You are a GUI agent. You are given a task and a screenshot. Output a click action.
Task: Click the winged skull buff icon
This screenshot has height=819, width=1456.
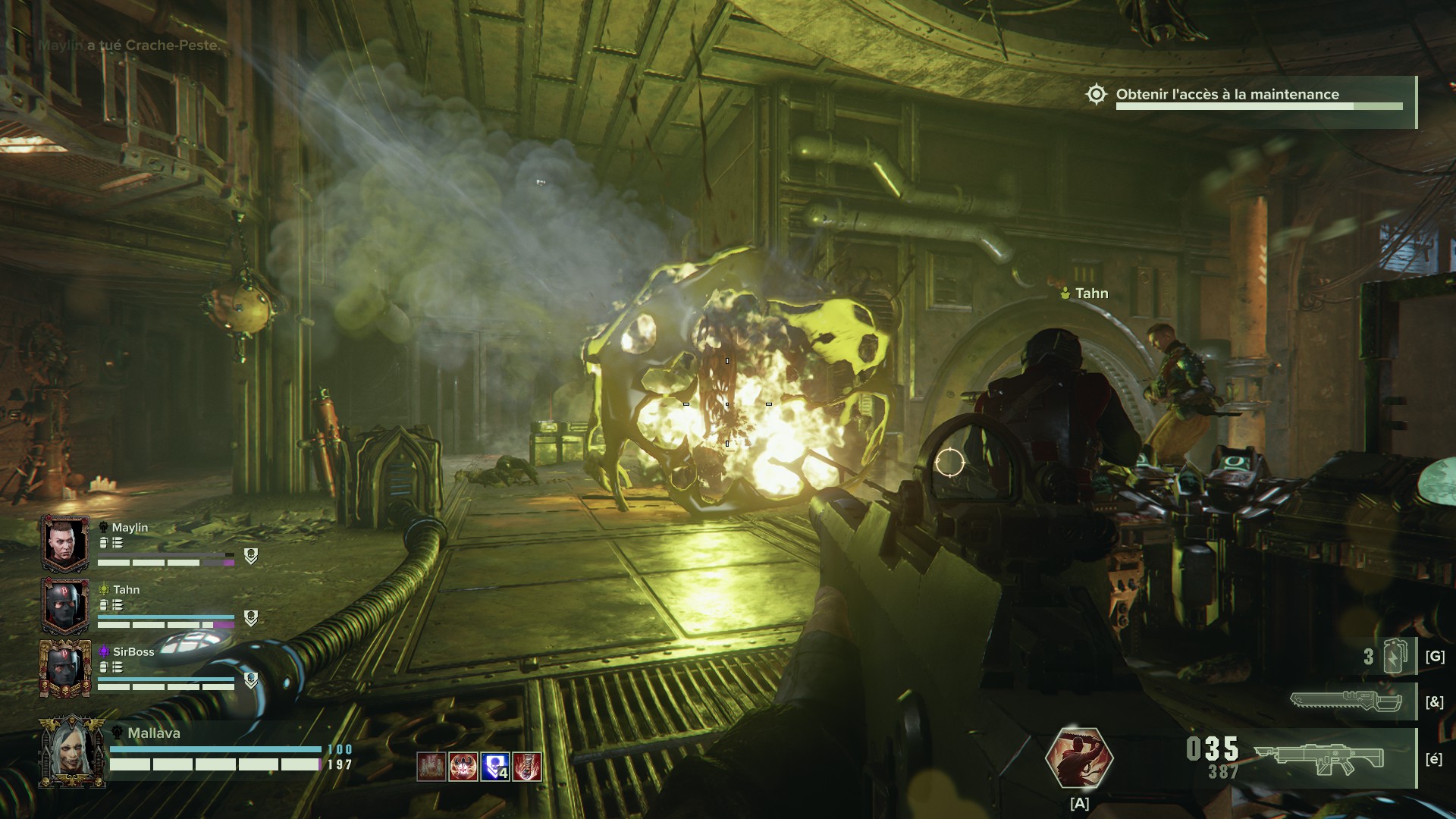click(463, 767)
